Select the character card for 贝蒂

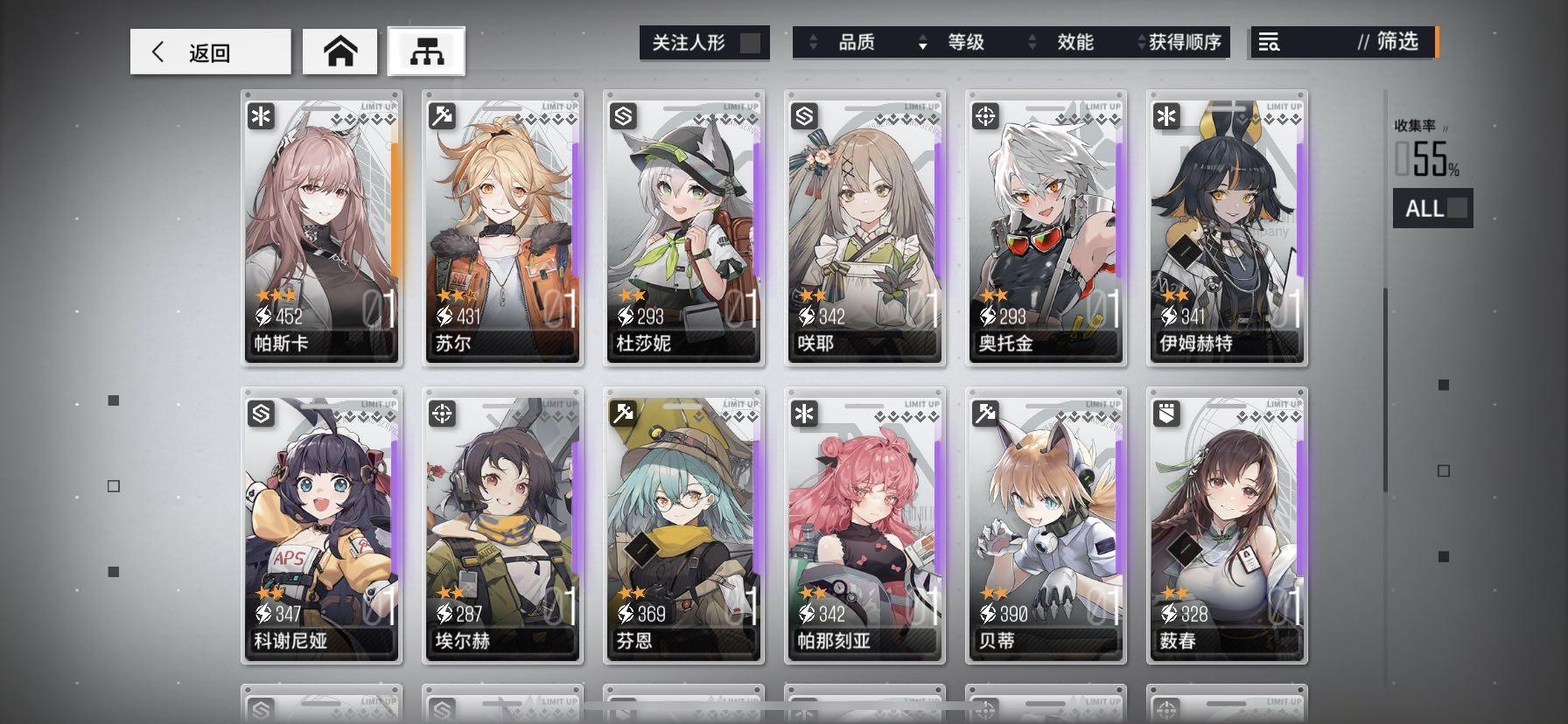pos(1046,525)
